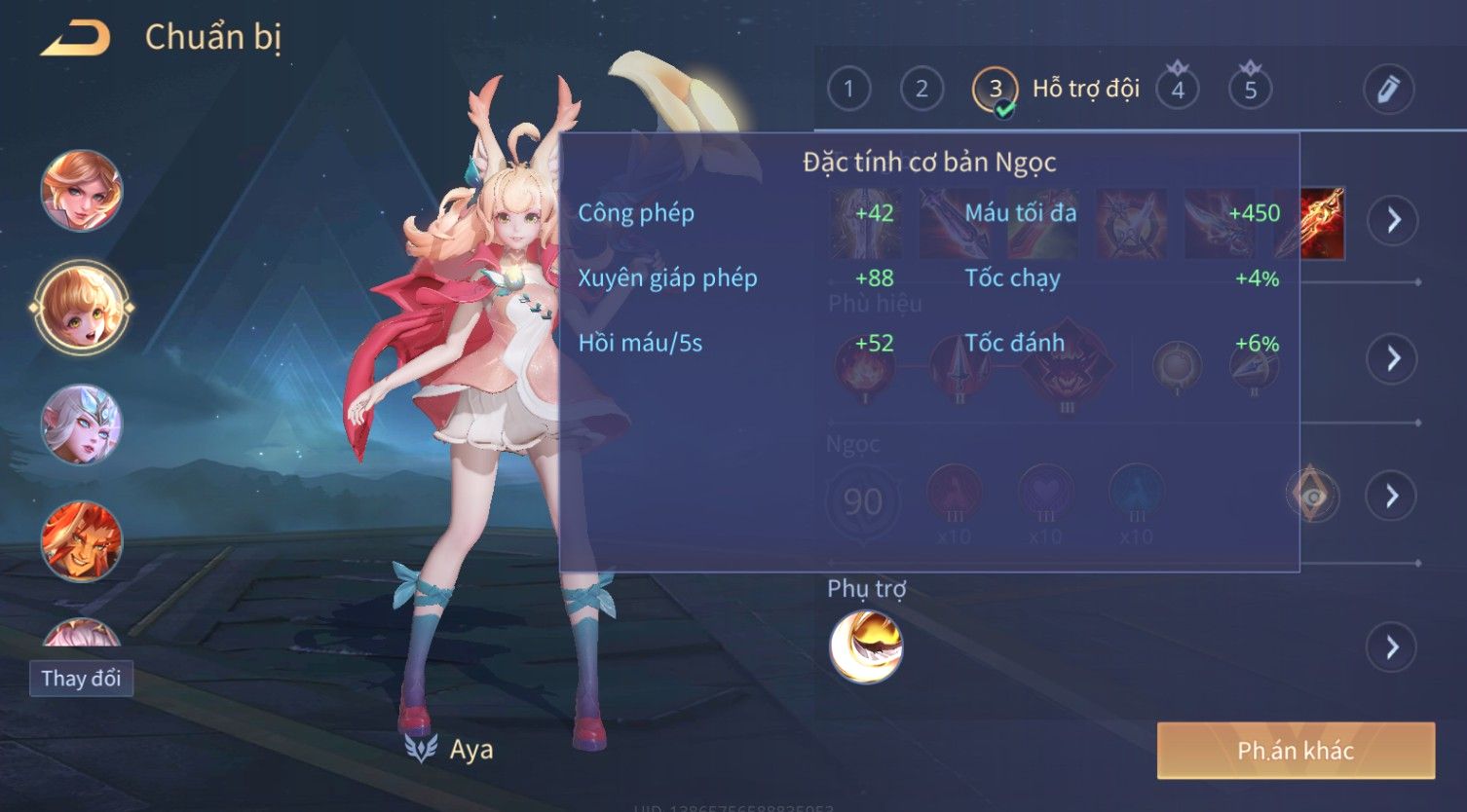This screenshot has height=812, width=1467.
Task: Choose the orange-haired girl hero portrait
Action: (x=82, y=191)
